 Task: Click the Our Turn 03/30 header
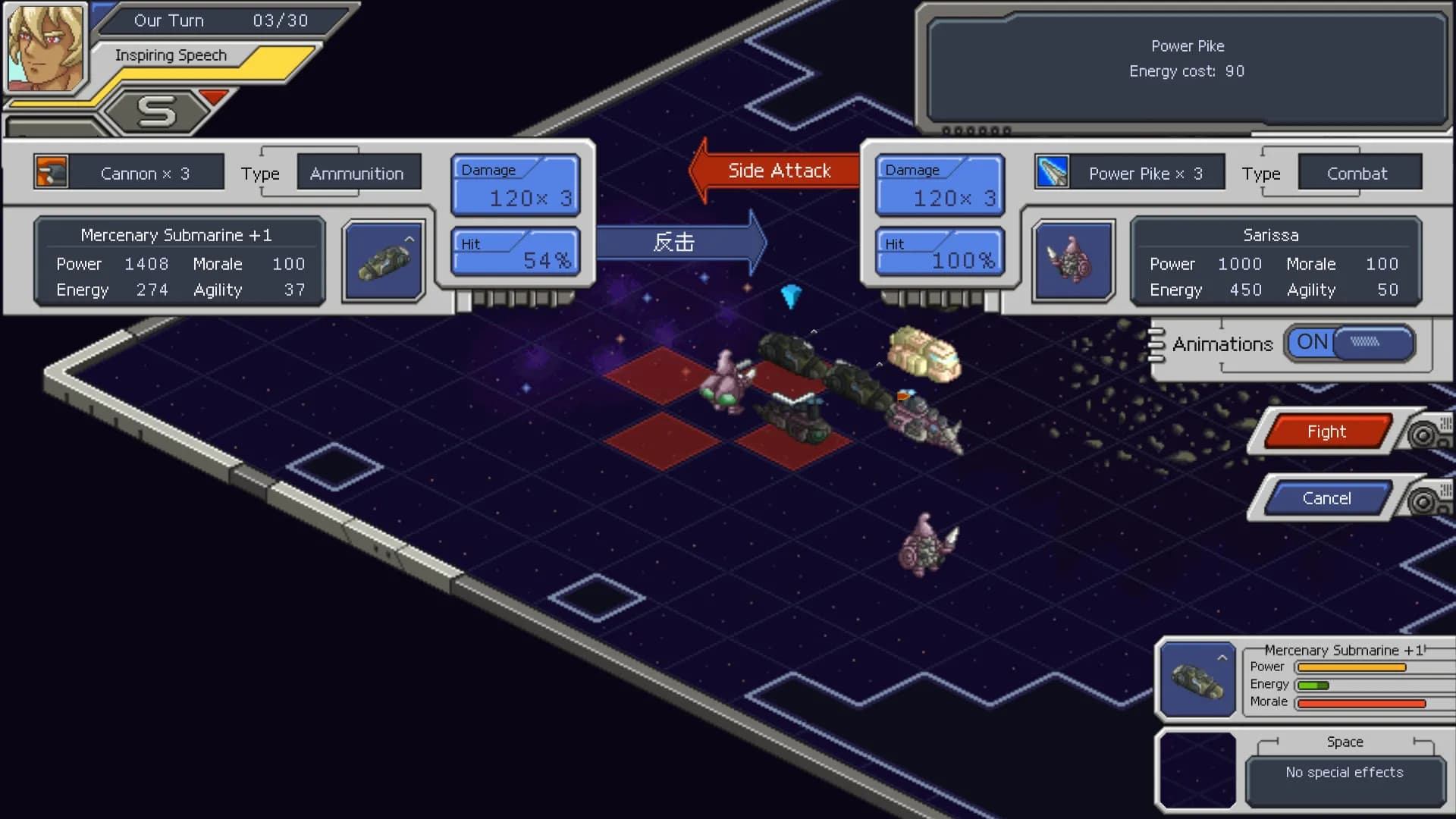[220, 20]
